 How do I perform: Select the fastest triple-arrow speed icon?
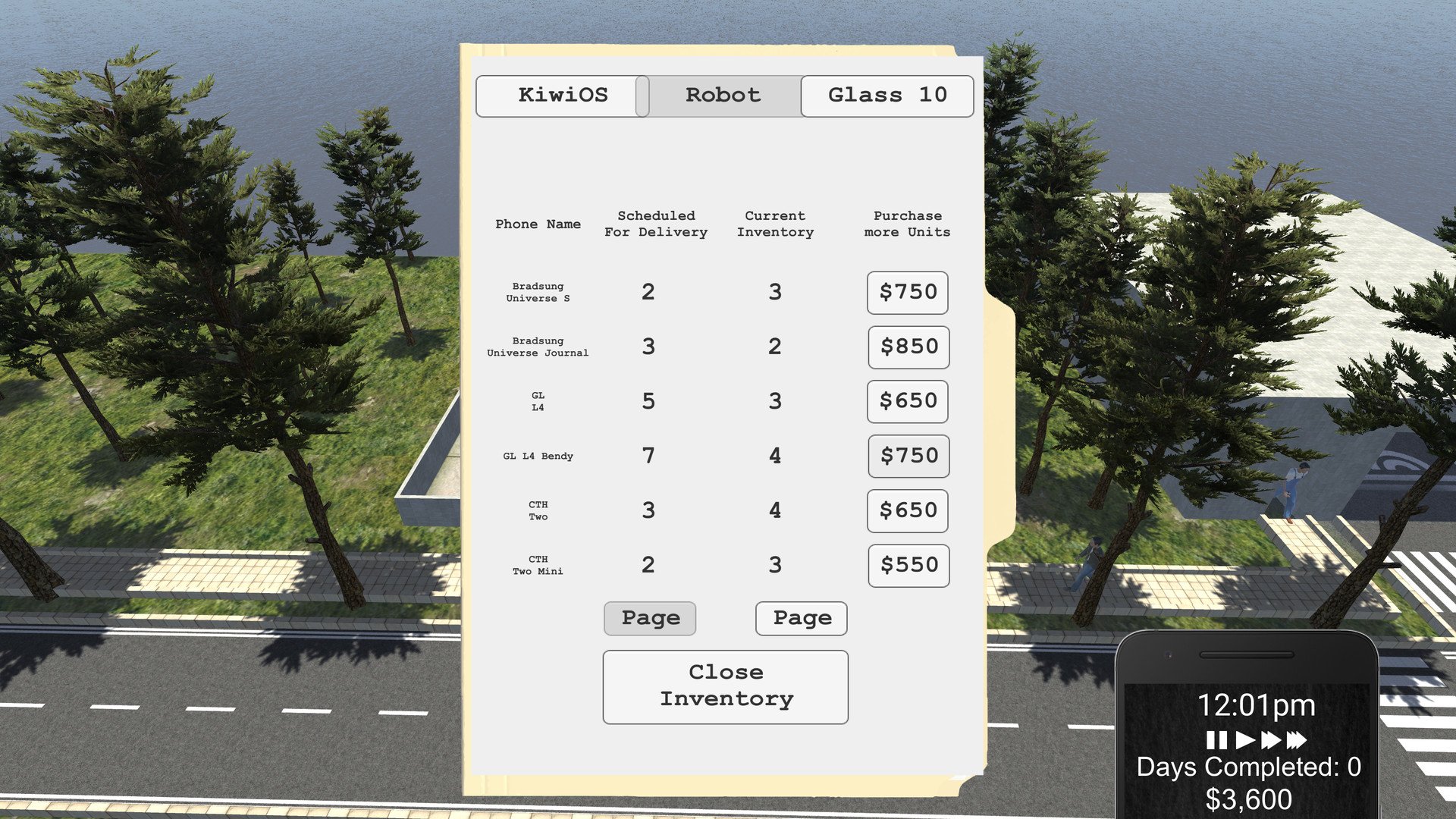[x=1297, y=739]
